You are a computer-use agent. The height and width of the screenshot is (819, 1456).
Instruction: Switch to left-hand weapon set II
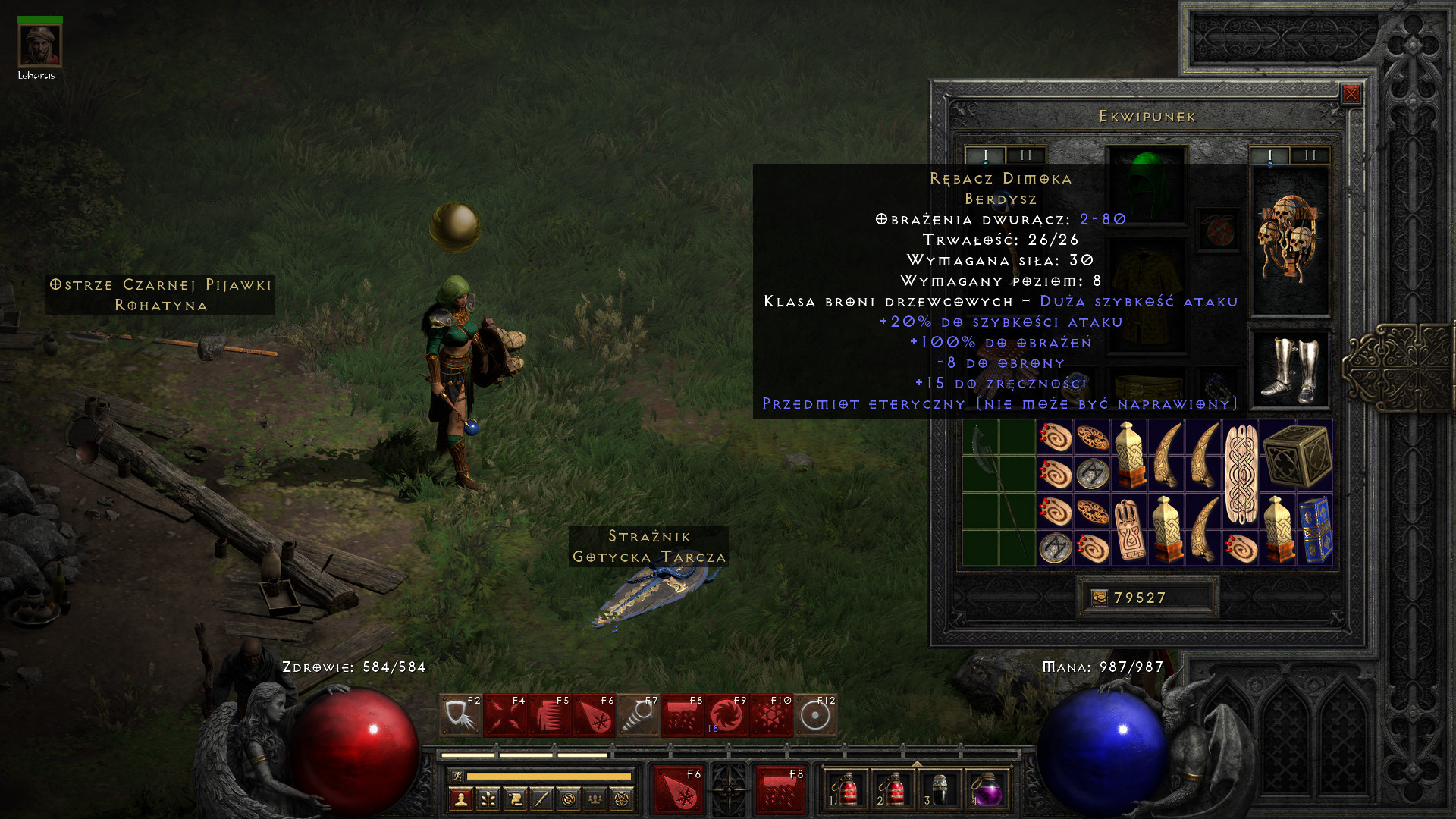[1026, 155]
